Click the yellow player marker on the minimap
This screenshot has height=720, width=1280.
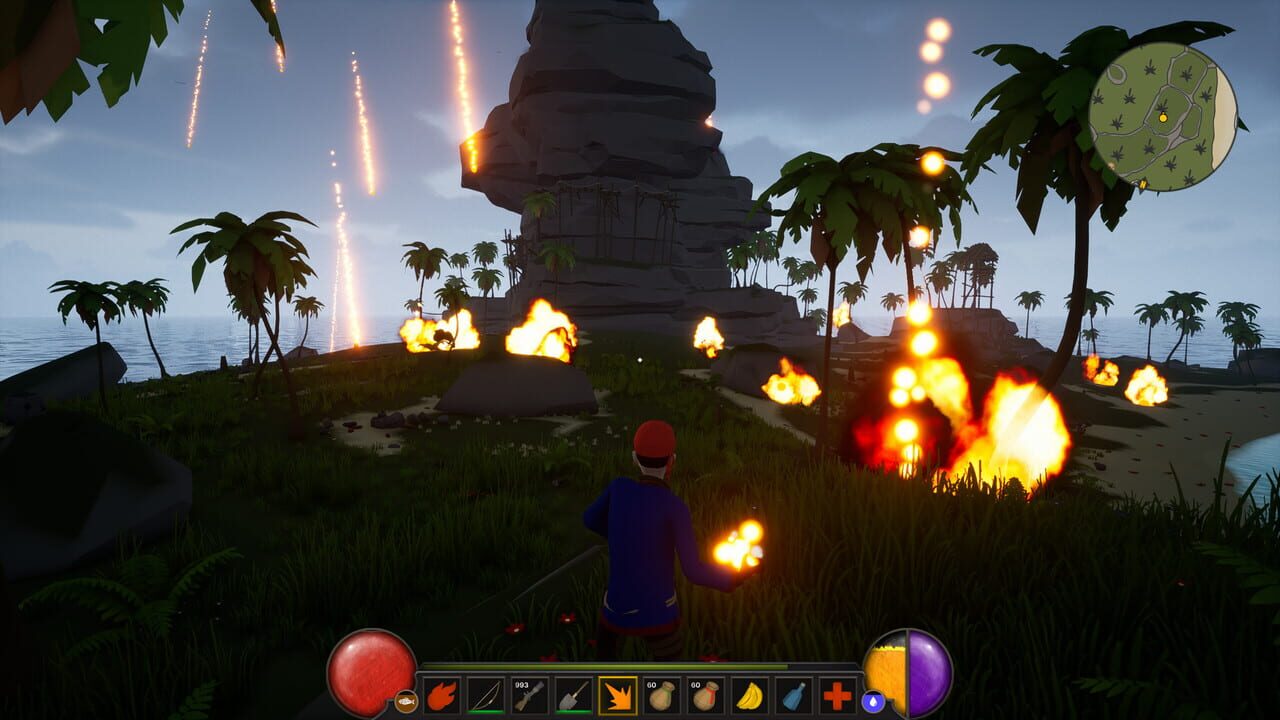(x=1163, y=118)
